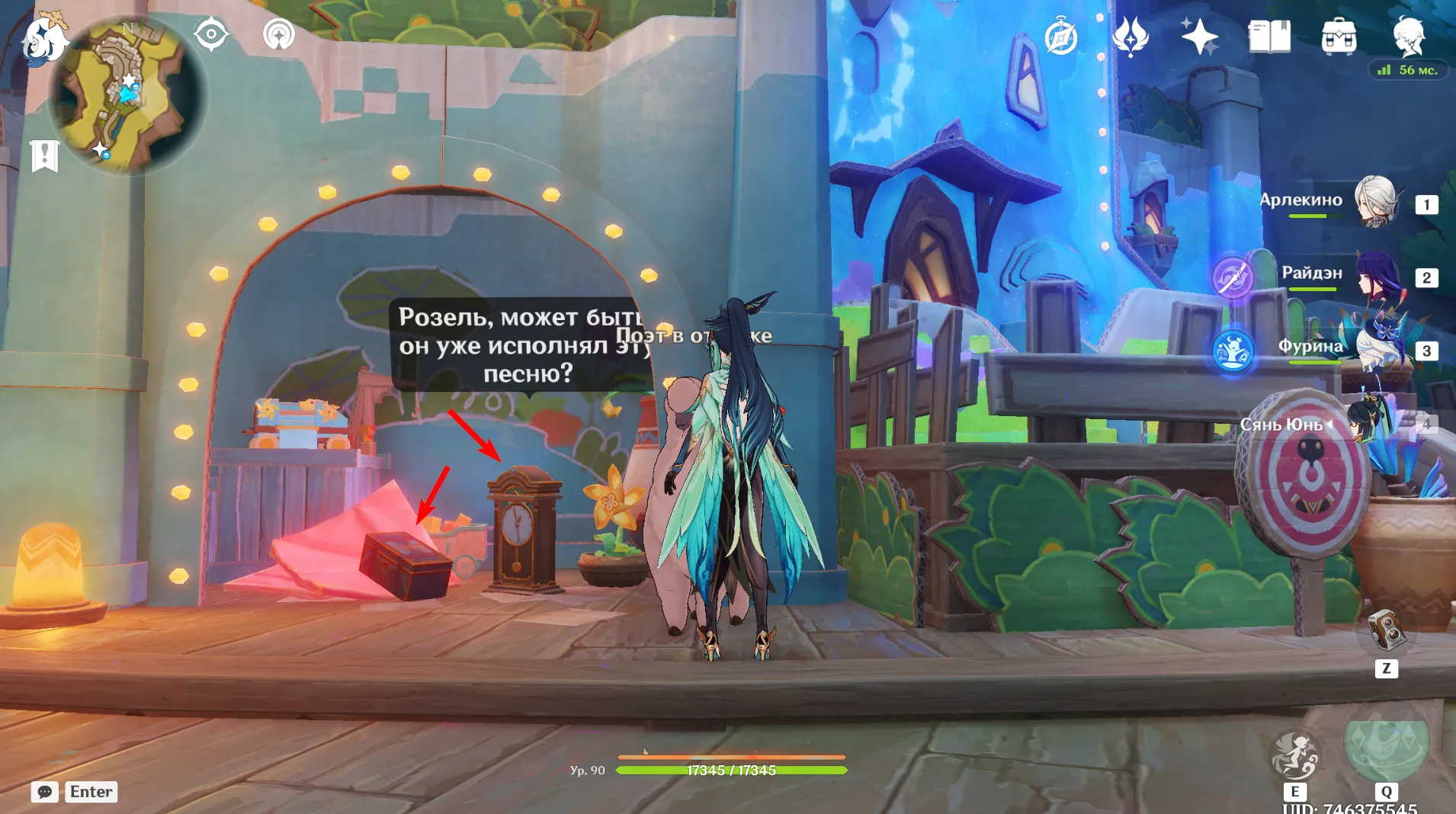Click the elemental sight eye icon

pos(211,35)
